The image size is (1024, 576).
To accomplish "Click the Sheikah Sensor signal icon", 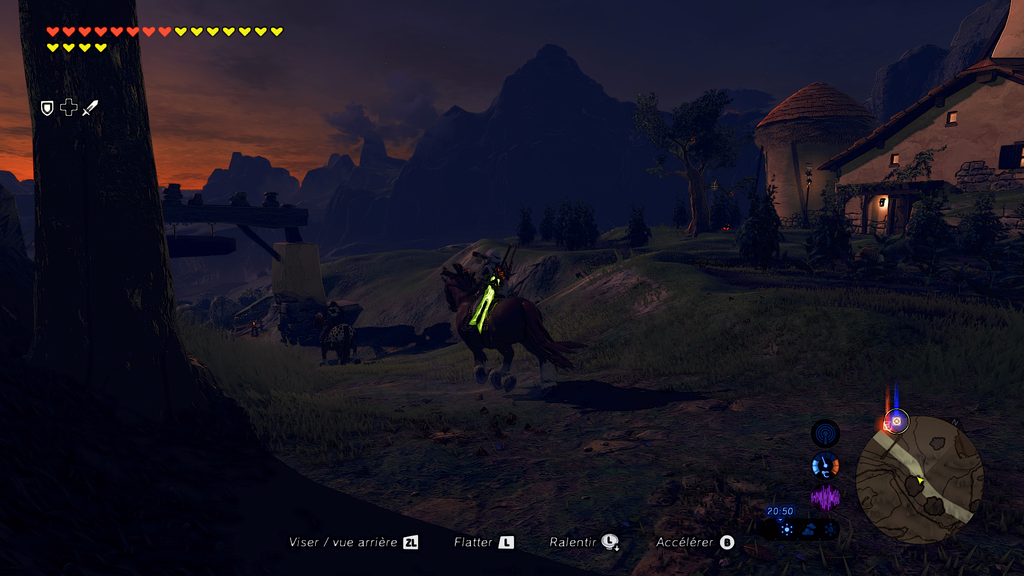I will click(x=825, y=433).
